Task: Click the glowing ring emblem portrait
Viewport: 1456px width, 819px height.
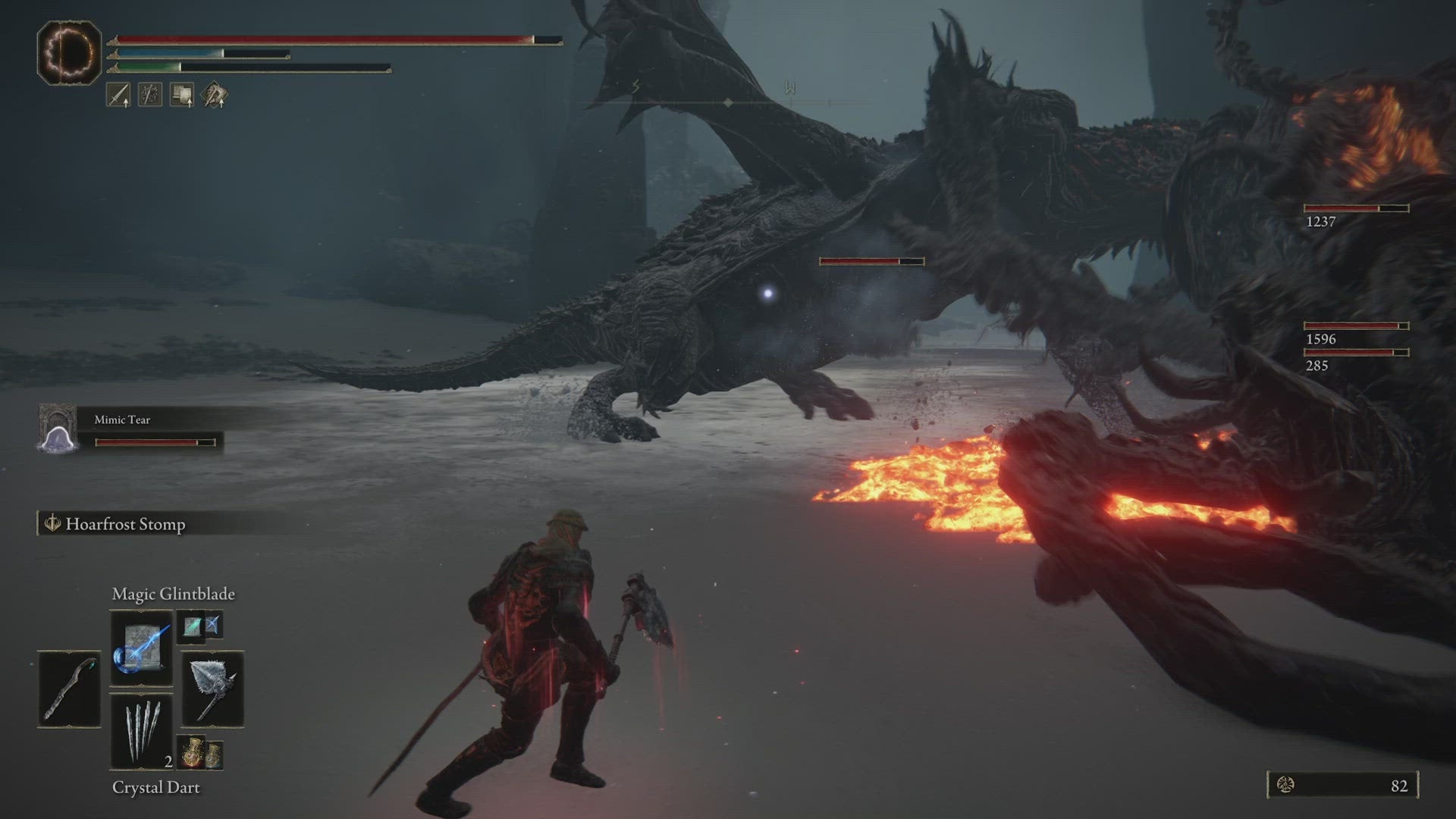Action: (x=69, y=52)
